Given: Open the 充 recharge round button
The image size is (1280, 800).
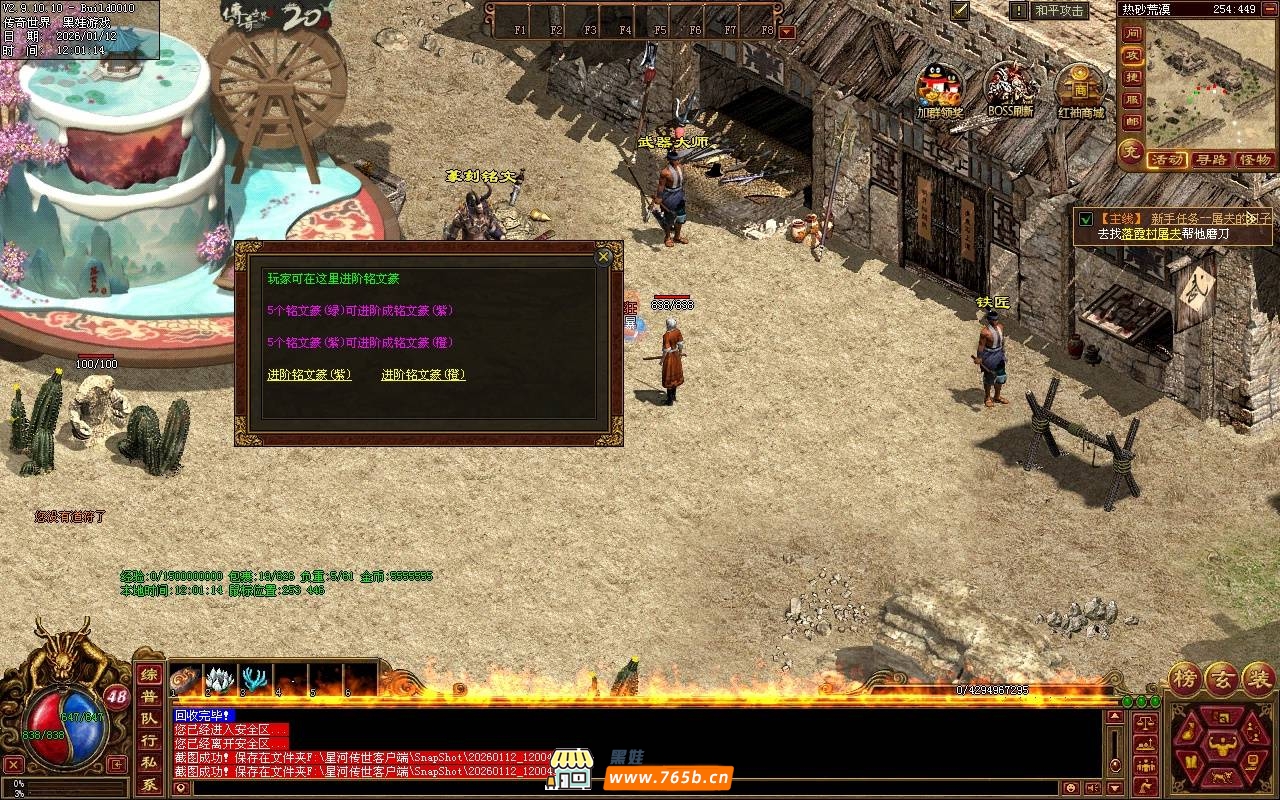Looking at the screenshot, I should pyautogui.click(x=1130, y=153).
